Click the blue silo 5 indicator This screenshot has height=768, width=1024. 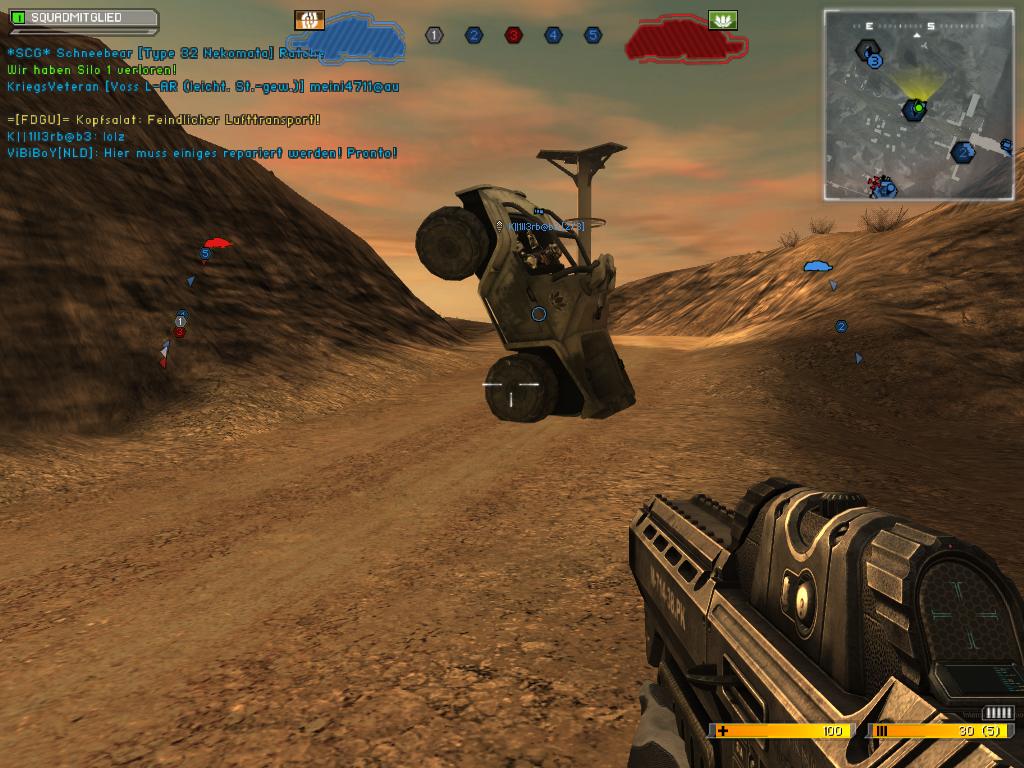click(593, 35)
